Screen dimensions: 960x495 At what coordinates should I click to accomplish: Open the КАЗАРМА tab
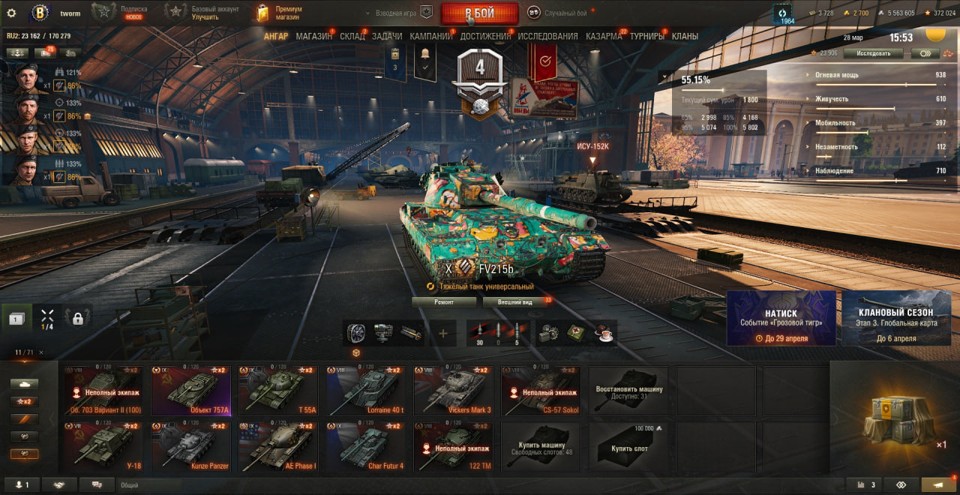click(604, 37)
